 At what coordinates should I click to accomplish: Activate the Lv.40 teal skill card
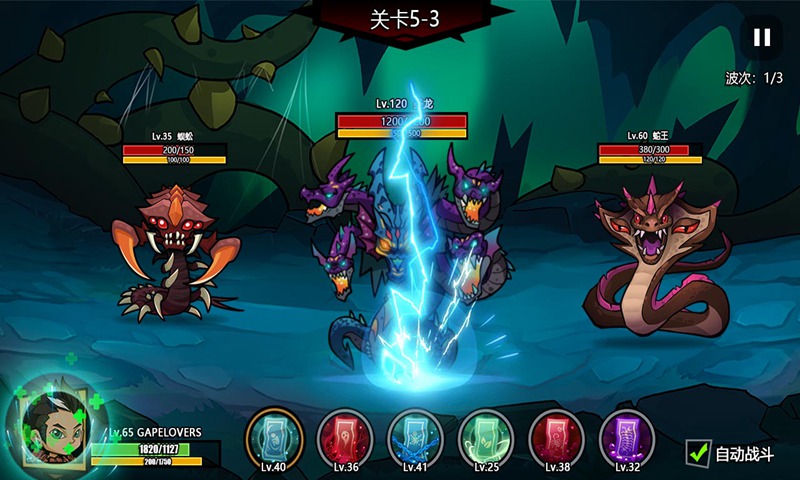point(274,436)
